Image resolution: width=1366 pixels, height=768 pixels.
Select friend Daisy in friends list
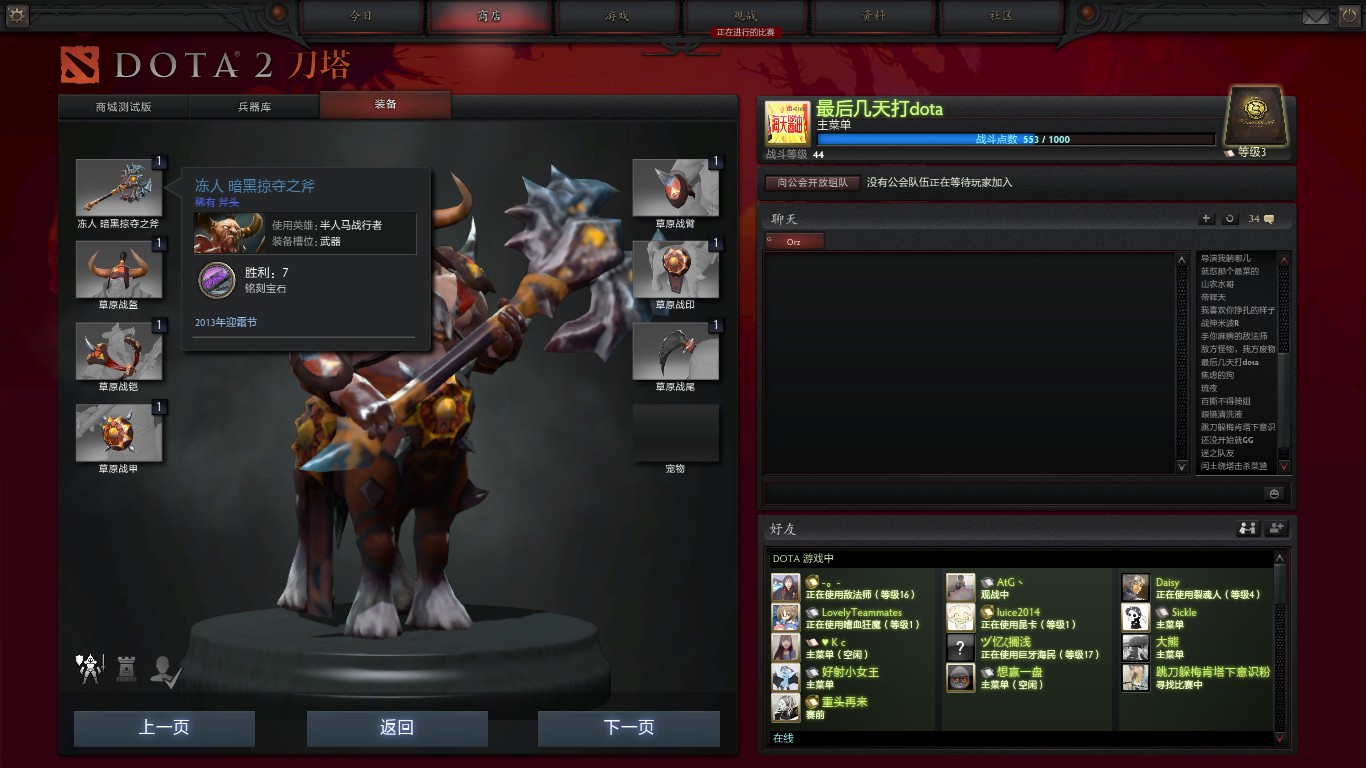coord(1167,582)
